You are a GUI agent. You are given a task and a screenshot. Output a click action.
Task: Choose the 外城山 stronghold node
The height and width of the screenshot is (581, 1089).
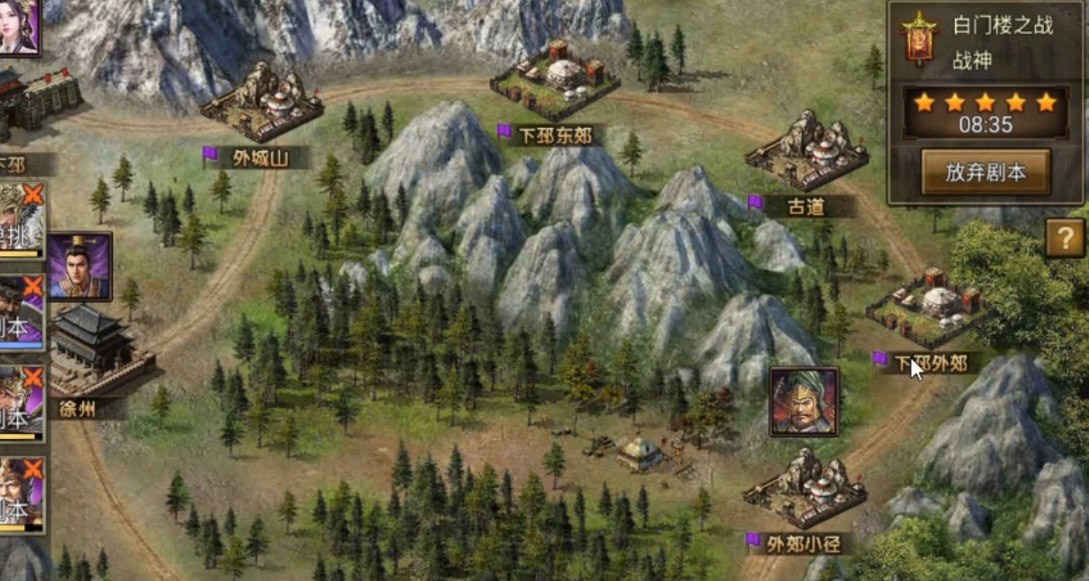262,103
